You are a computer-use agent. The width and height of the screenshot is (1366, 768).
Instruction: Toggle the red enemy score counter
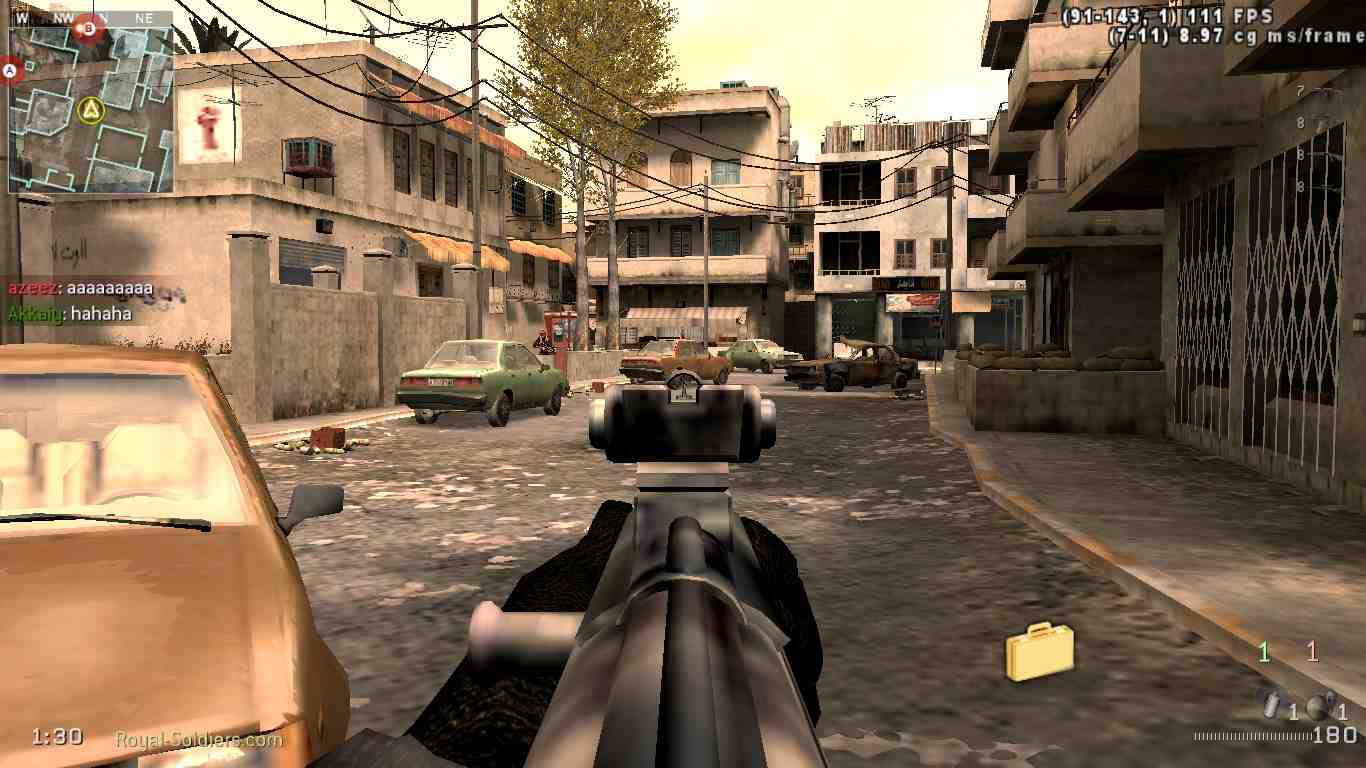(x=1311, y=653)
